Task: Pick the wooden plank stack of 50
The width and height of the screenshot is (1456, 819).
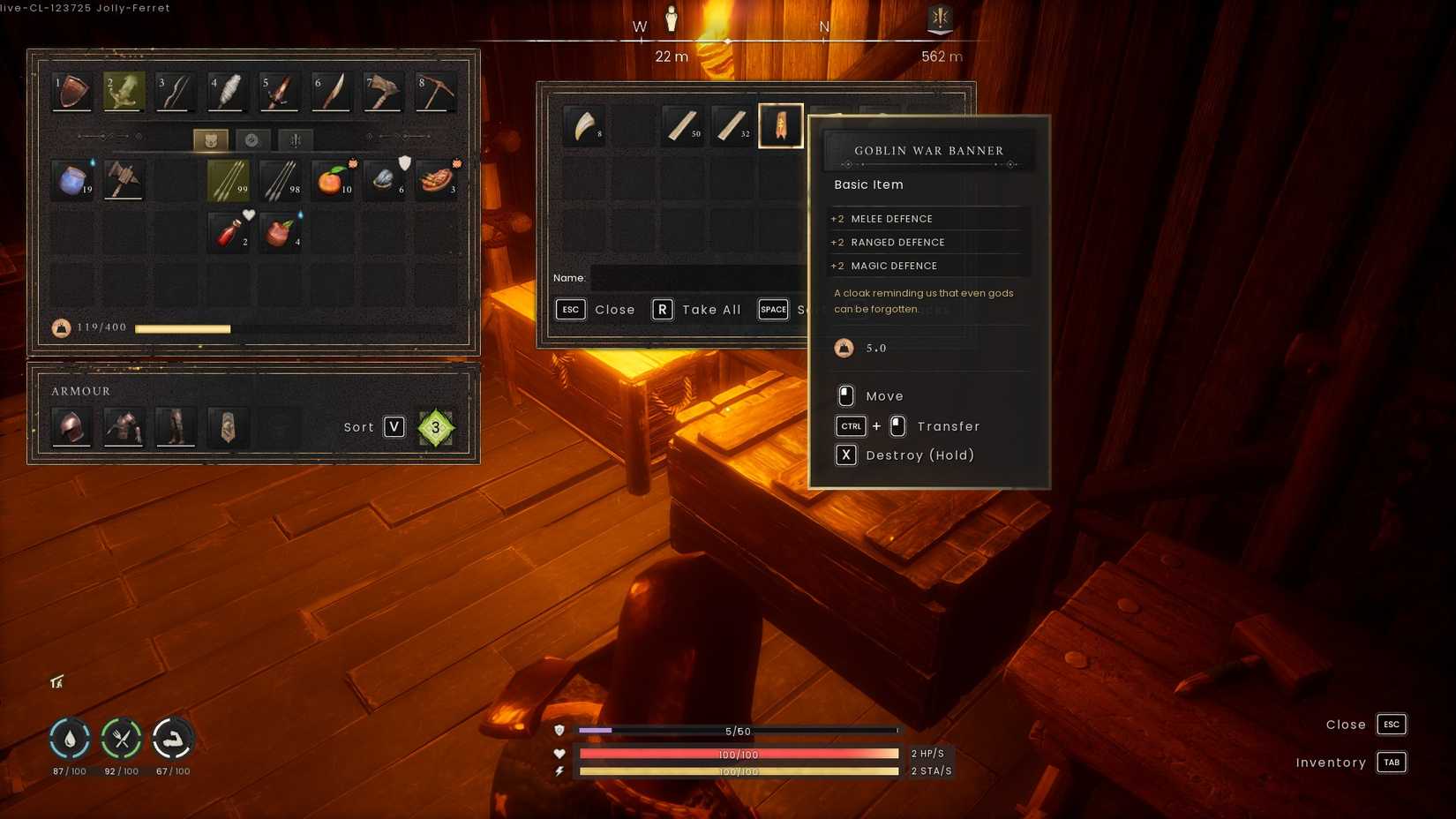Action: click(x=682, y=126)
